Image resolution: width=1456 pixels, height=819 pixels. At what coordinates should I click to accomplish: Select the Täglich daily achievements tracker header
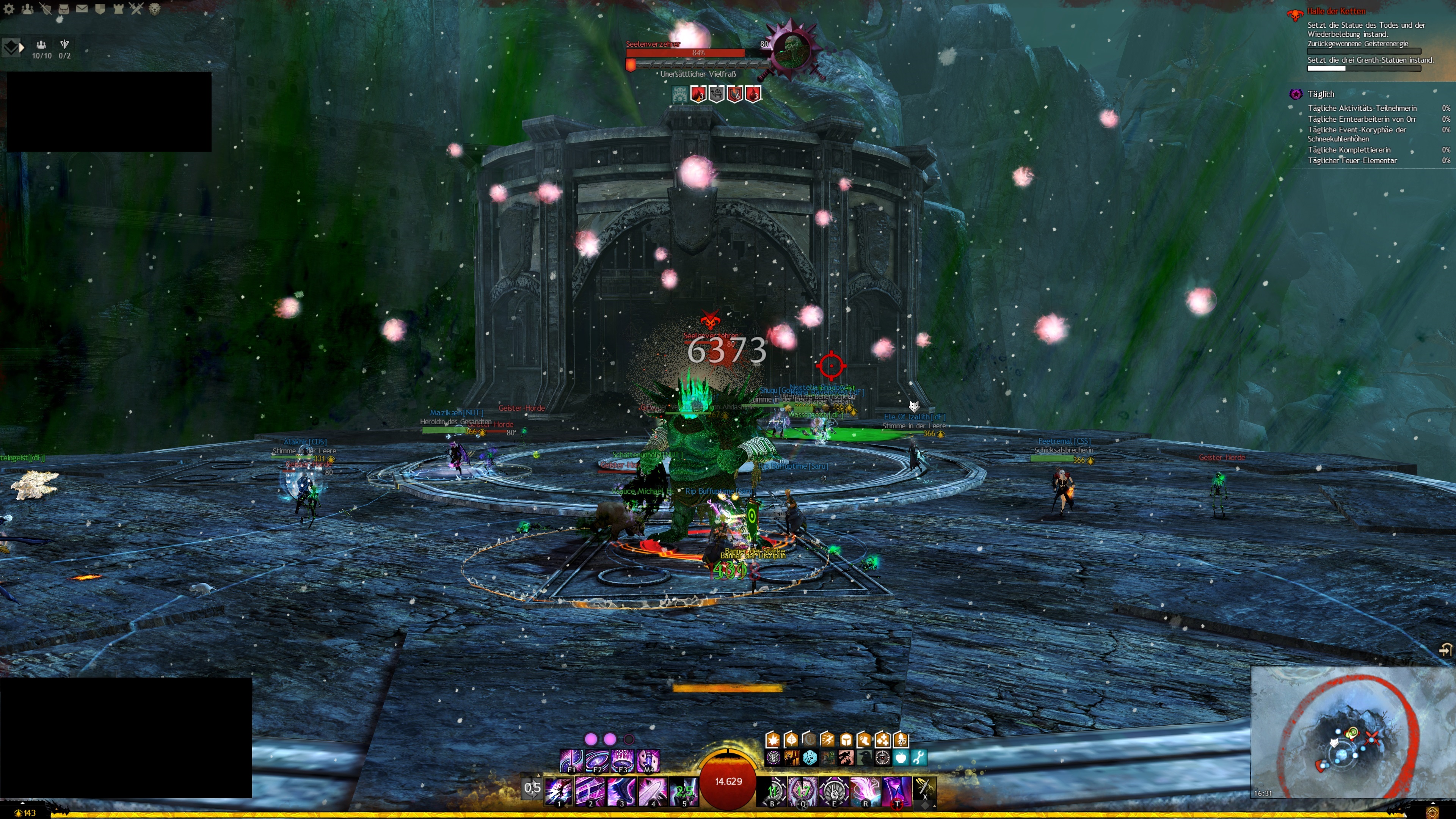[x=1320, y=94]
